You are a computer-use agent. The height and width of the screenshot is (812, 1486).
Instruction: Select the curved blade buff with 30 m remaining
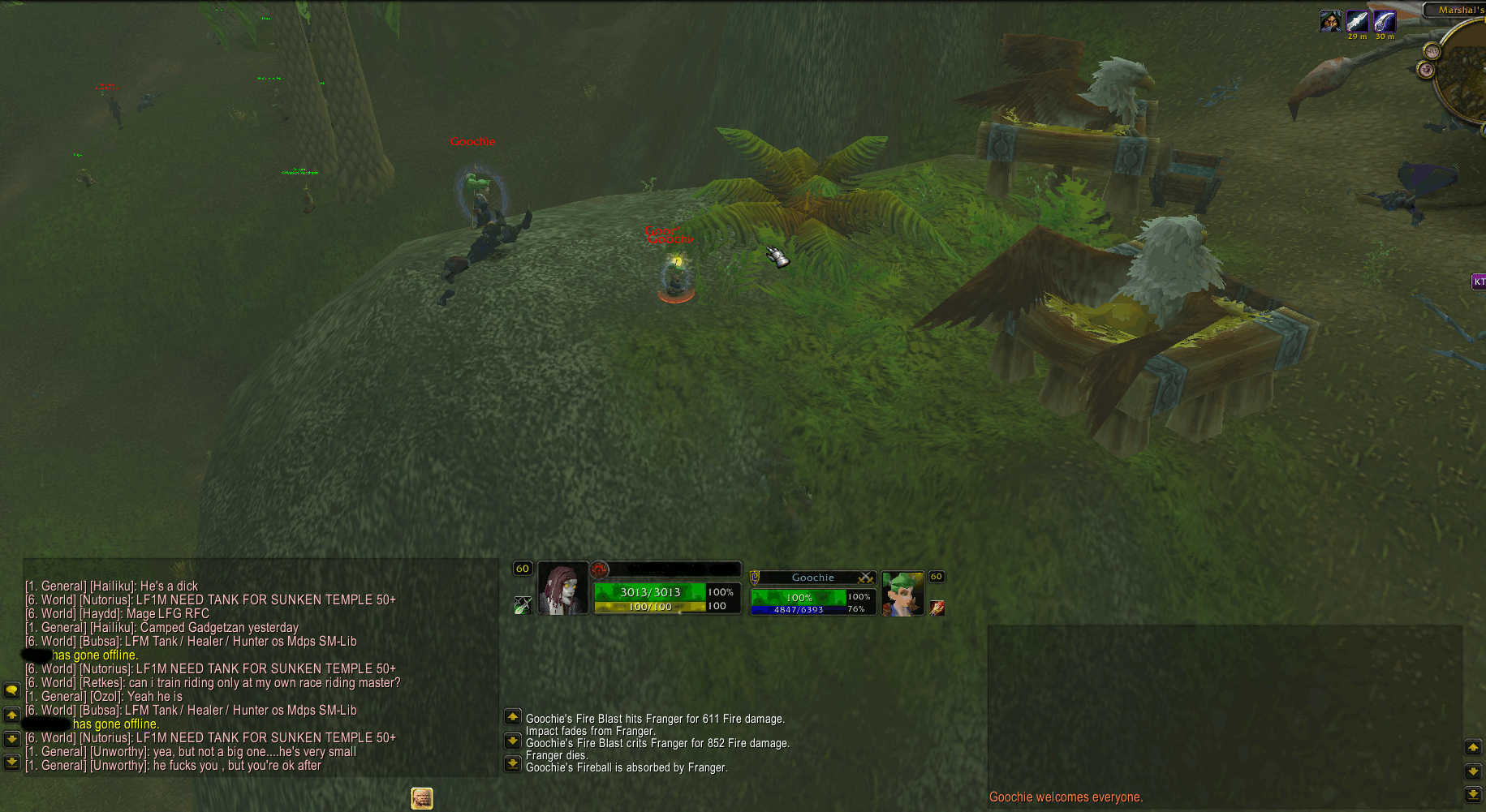point(1385,22)
